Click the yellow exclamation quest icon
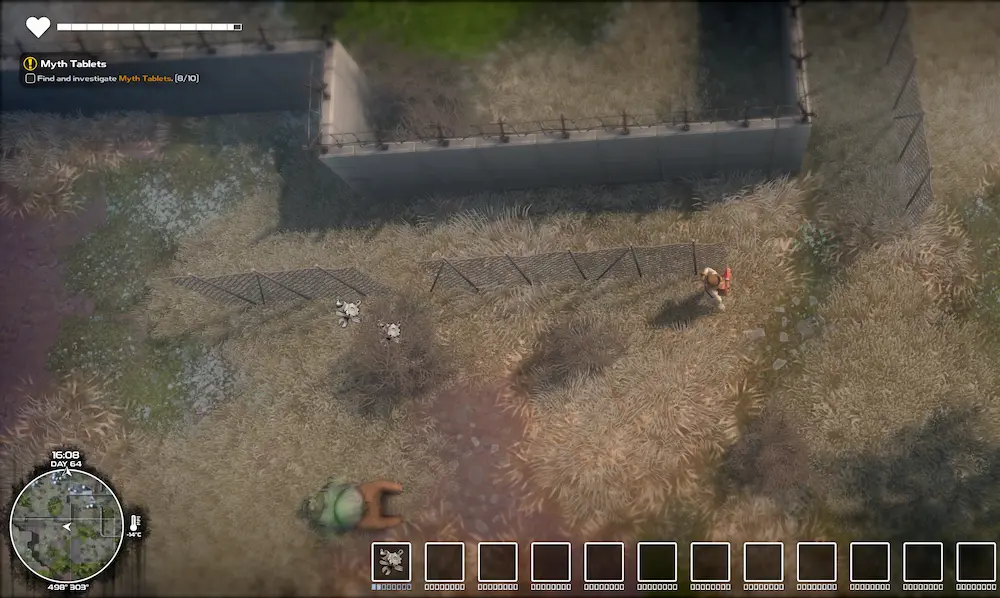1000x598 pixels. (x=30, y=64)
